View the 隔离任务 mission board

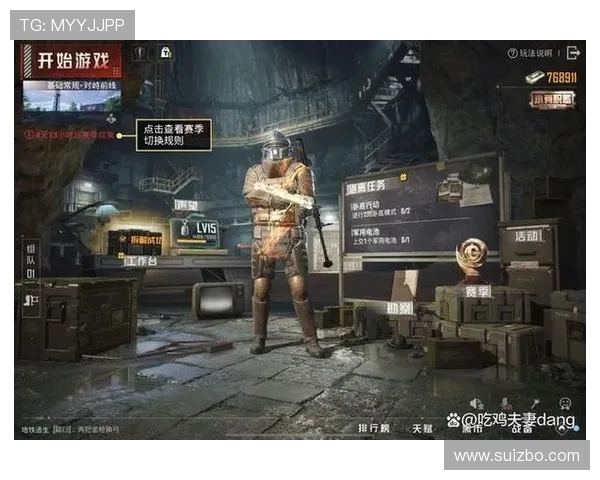click(x=420, y=210)
